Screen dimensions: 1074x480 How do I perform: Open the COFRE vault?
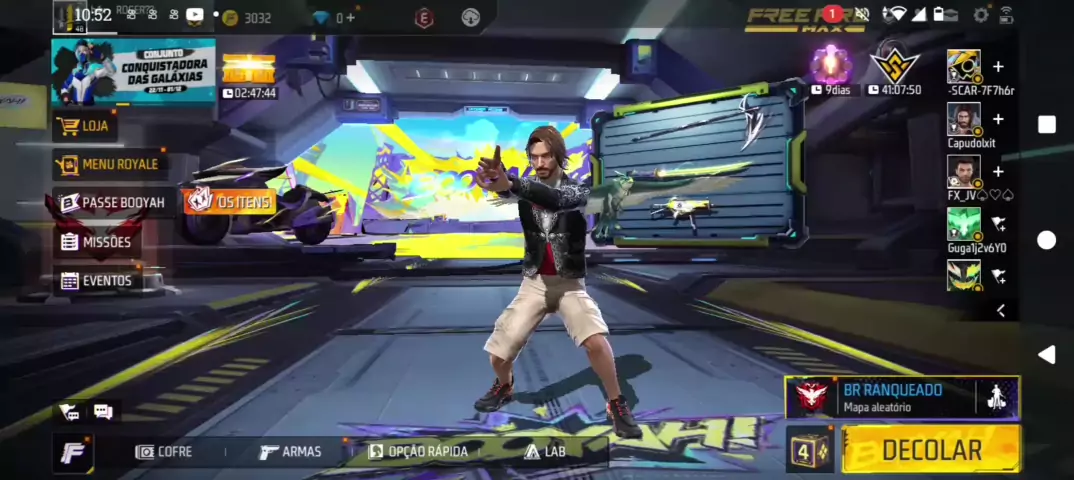tap(164, 452)
